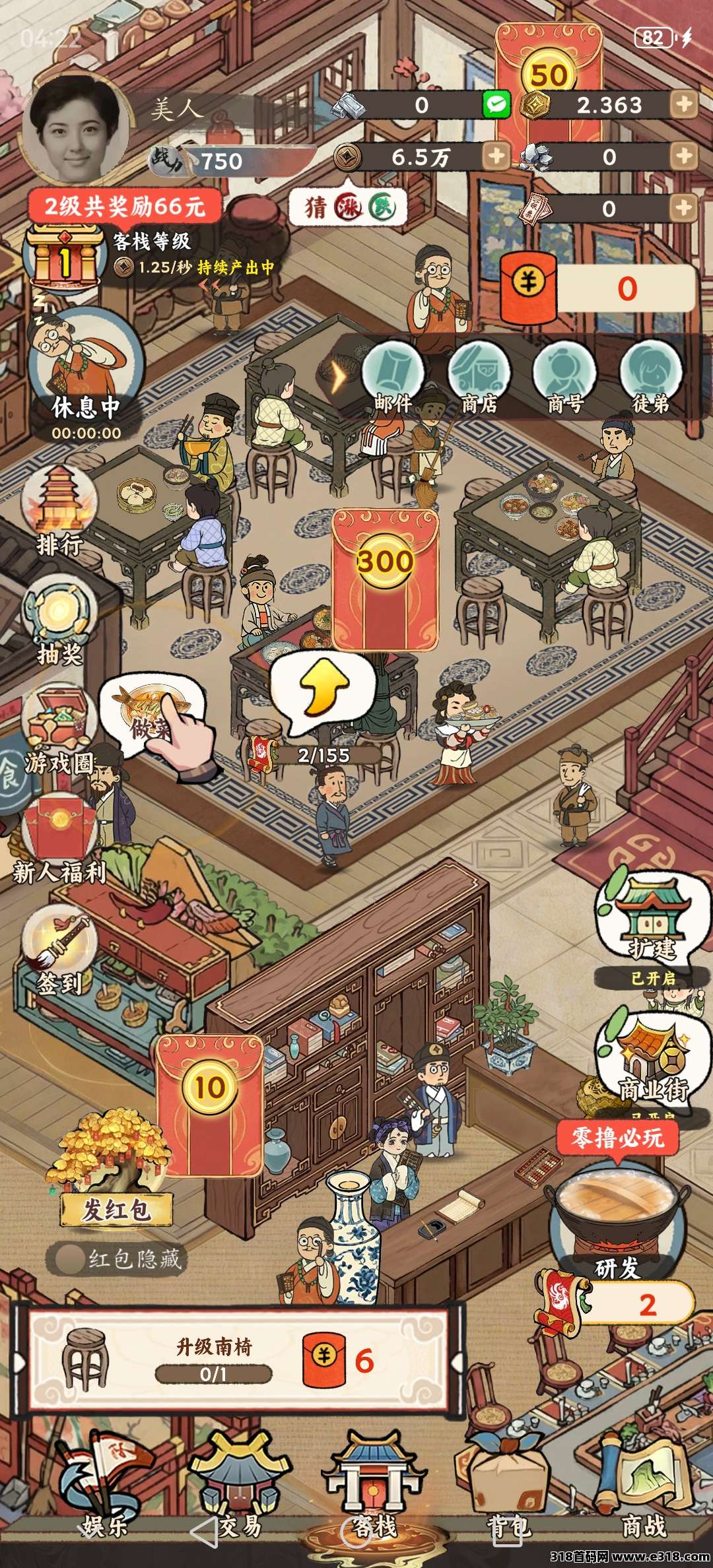Viewport: 713px width, 1568px height.
Task: Open the 研发 research cooking pot
Action: (x=616, y=1214)
